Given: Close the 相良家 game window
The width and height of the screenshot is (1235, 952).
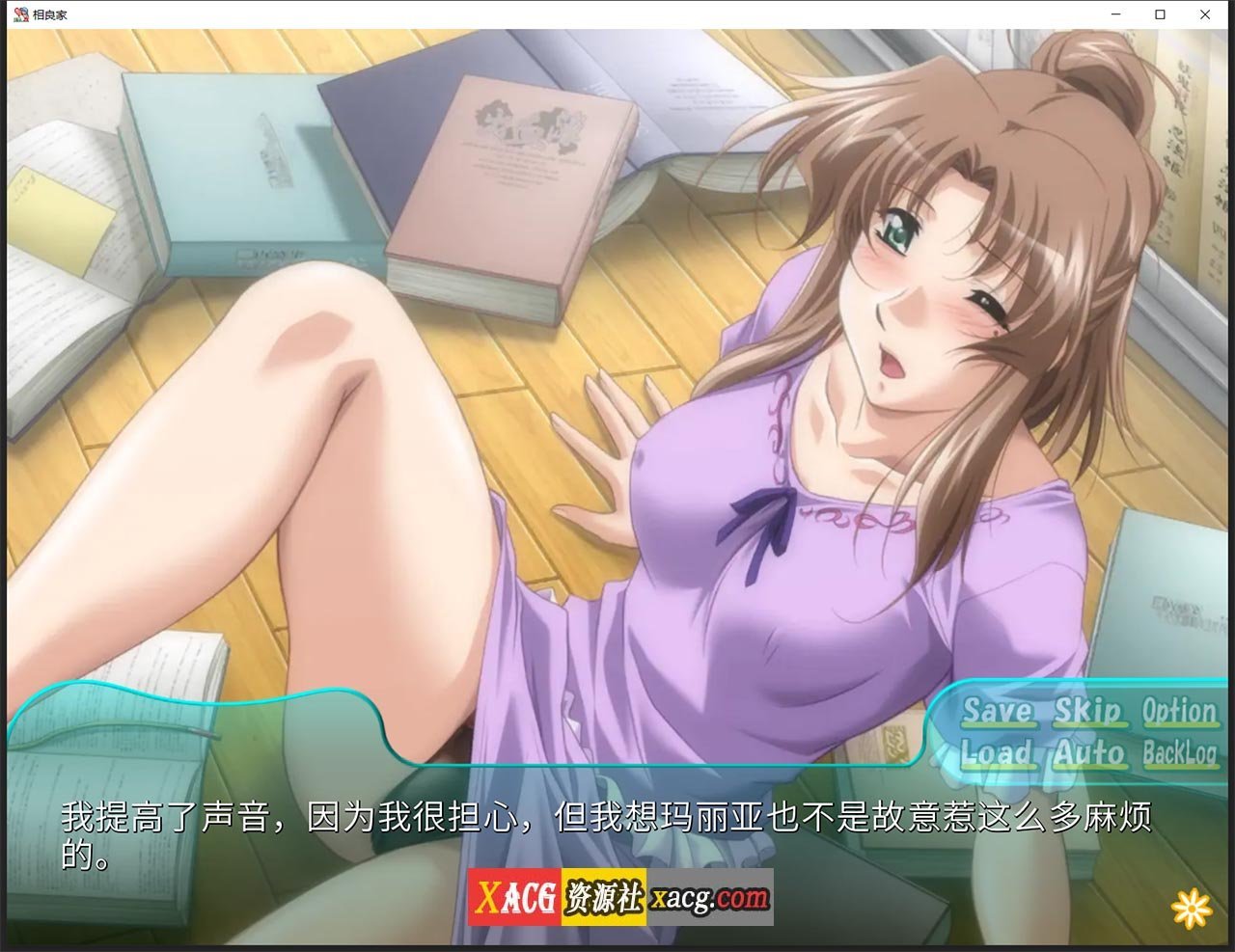Looking at the screenshot, I should click(1205, 14).
